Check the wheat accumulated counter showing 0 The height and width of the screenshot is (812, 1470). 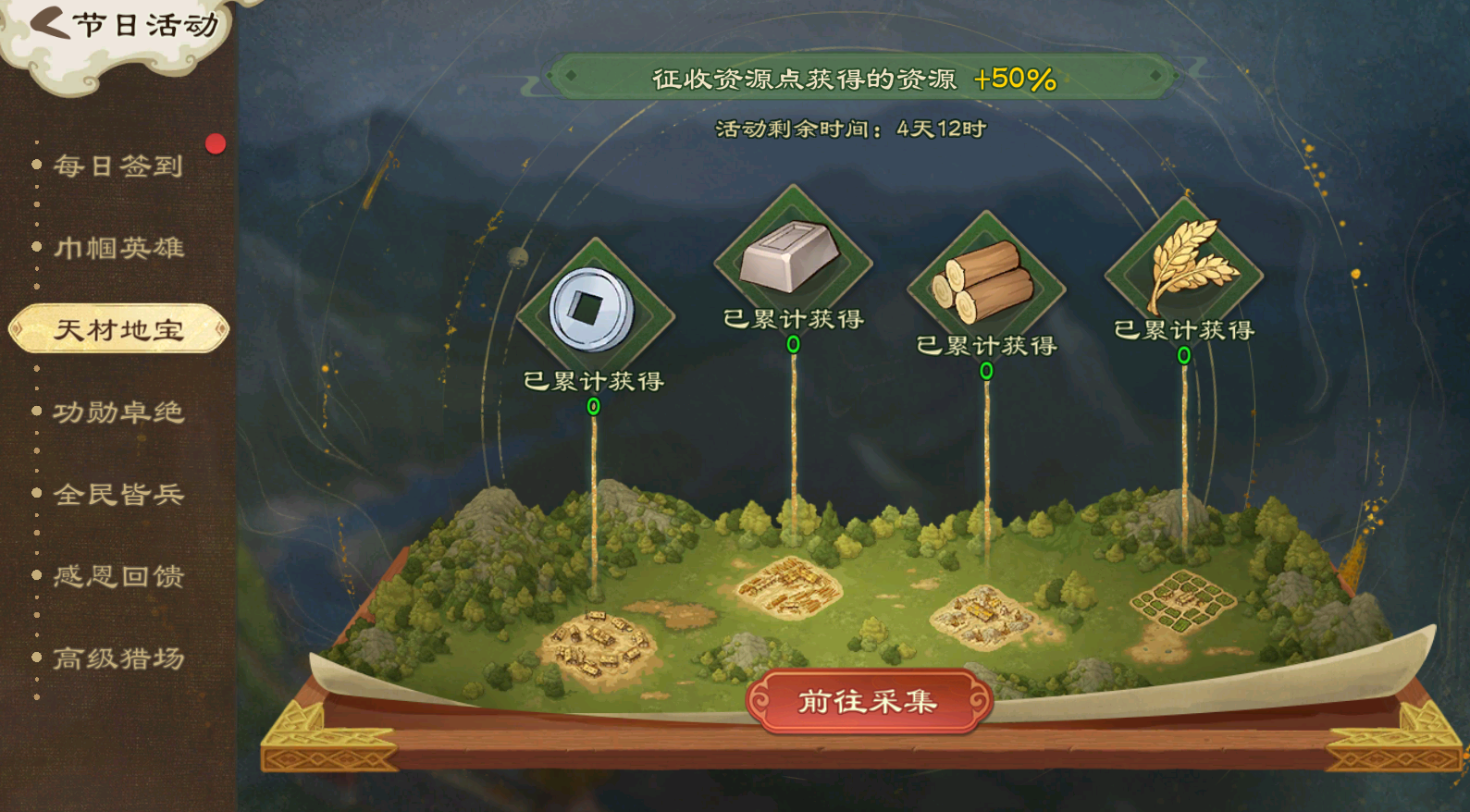click(1184, 354)
